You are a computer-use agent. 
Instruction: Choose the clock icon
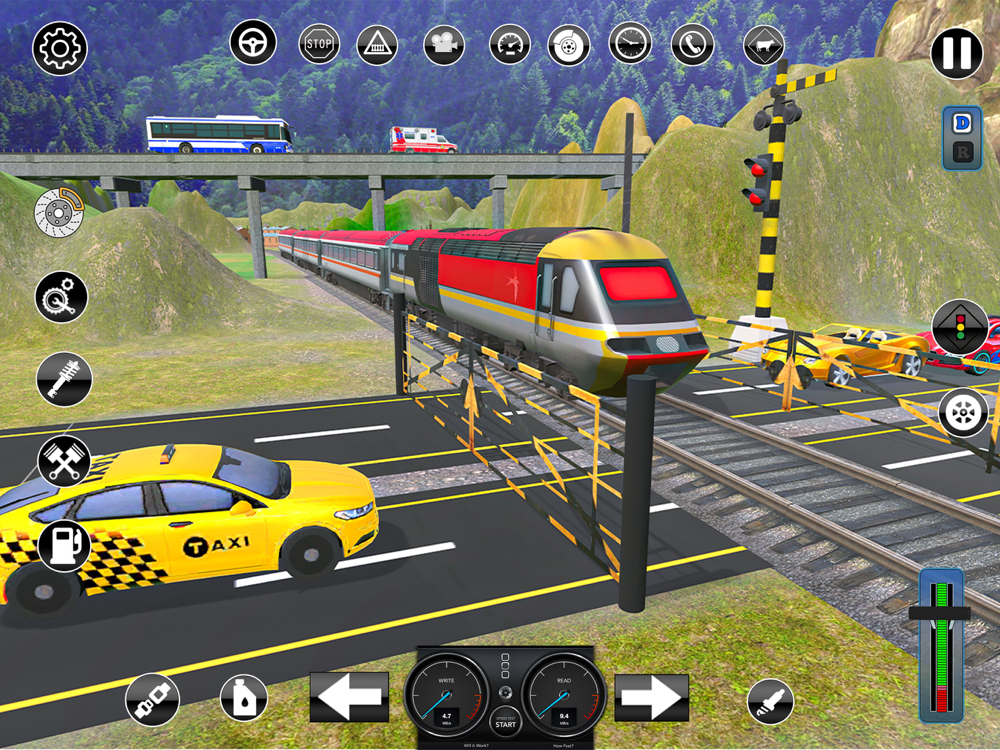pyautogui.click(x=630, y=44)
